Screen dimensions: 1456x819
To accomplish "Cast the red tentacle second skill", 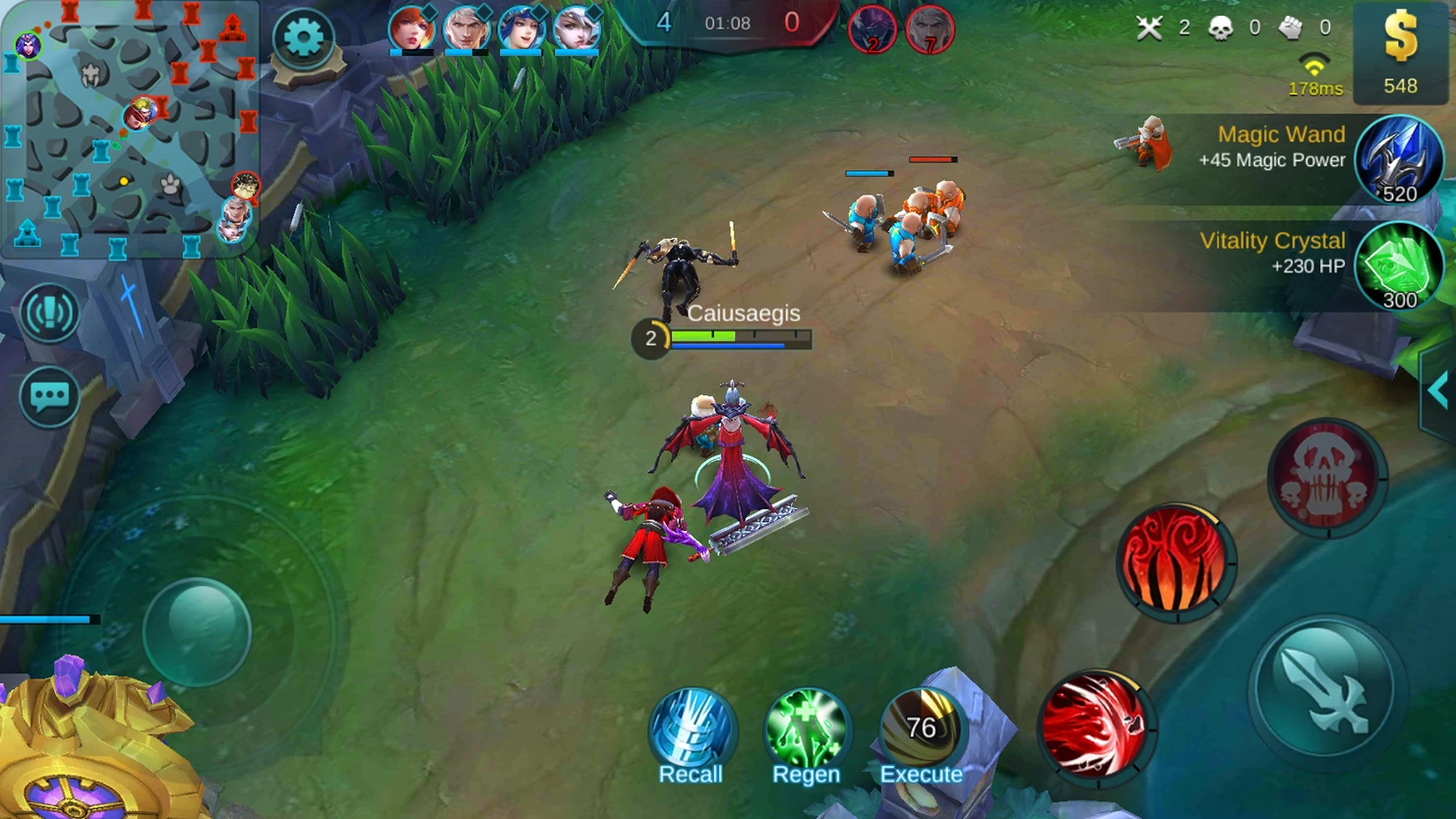I will coord(1175,562).
